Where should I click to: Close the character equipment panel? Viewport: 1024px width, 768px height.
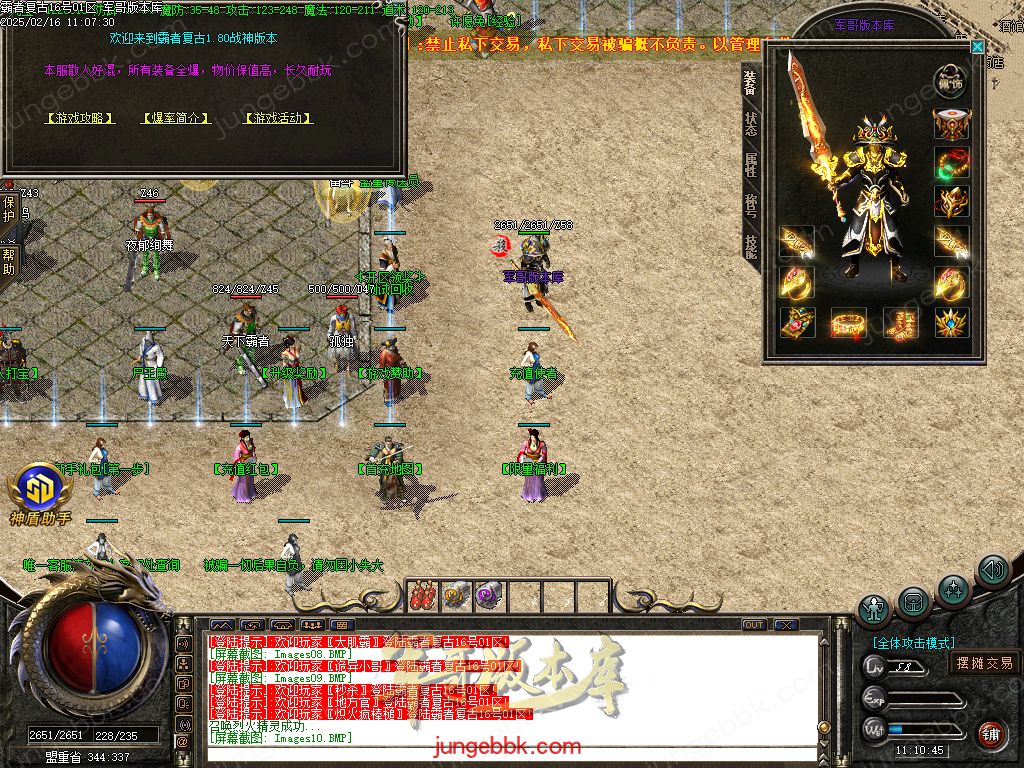pos(977,47)
